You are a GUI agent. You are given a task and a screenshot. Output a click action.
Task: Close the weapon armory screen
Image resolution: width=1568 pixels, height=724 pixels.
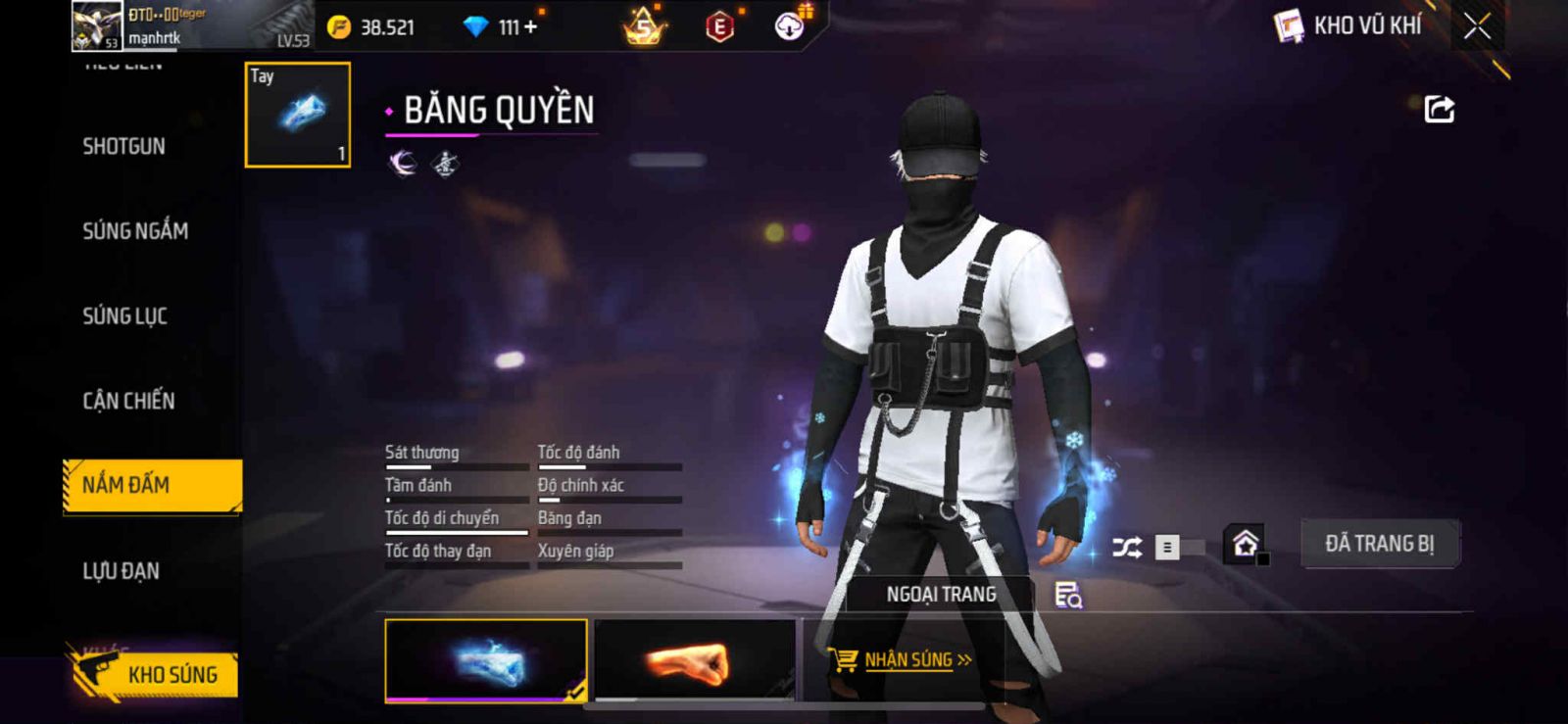pos(1477,26)
